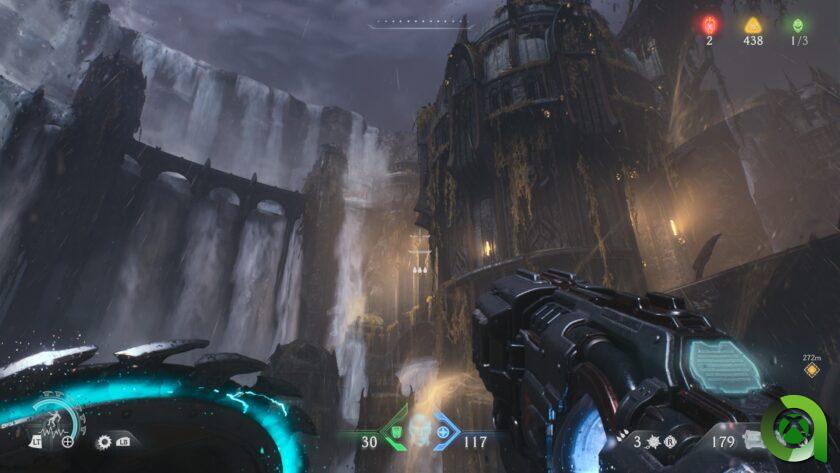
Task: Select the orange objective waypoint marker
Action: pyautogui.click(x=811, y=370)
